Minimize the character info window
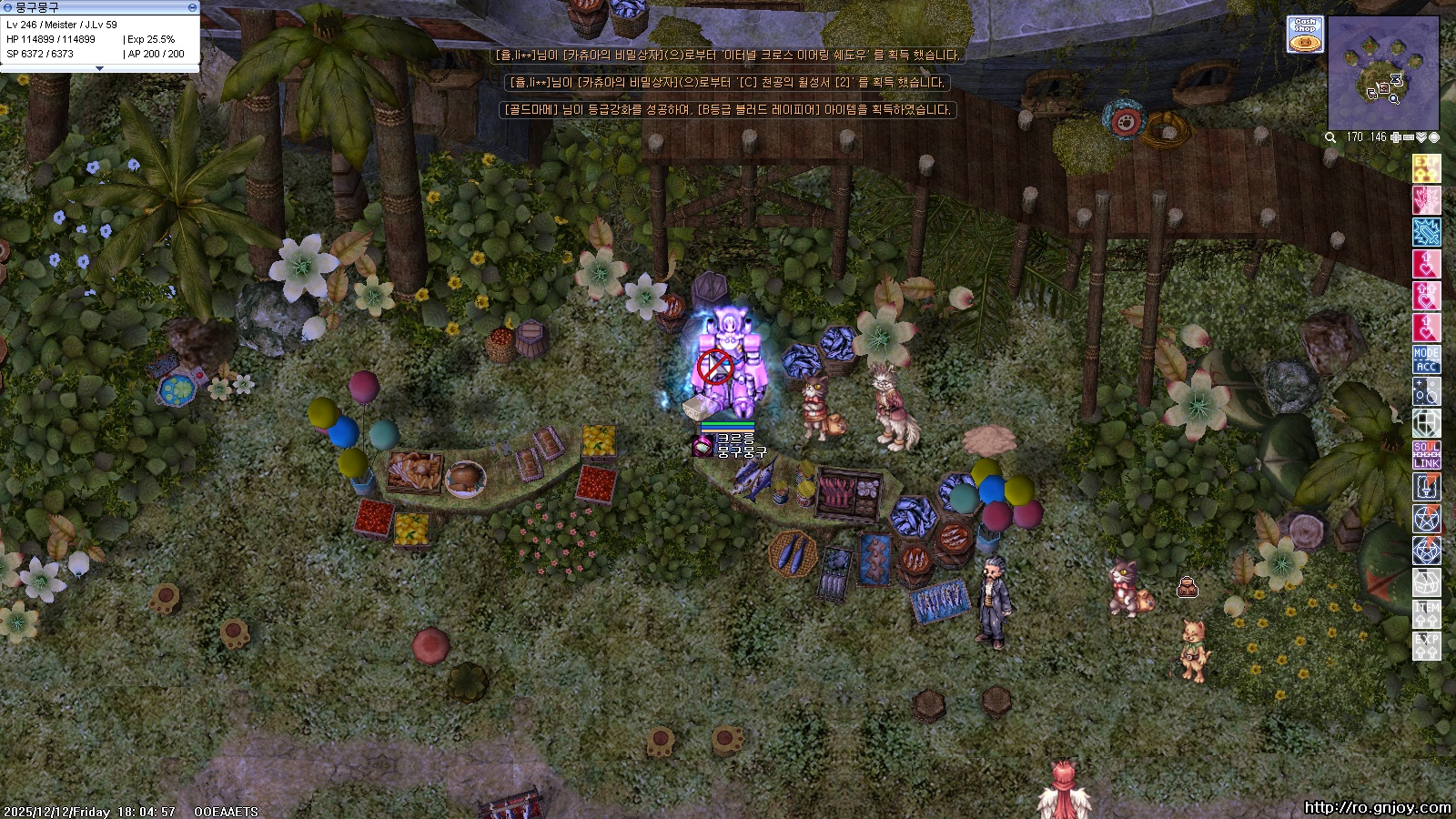 click(x=192, y=7)
